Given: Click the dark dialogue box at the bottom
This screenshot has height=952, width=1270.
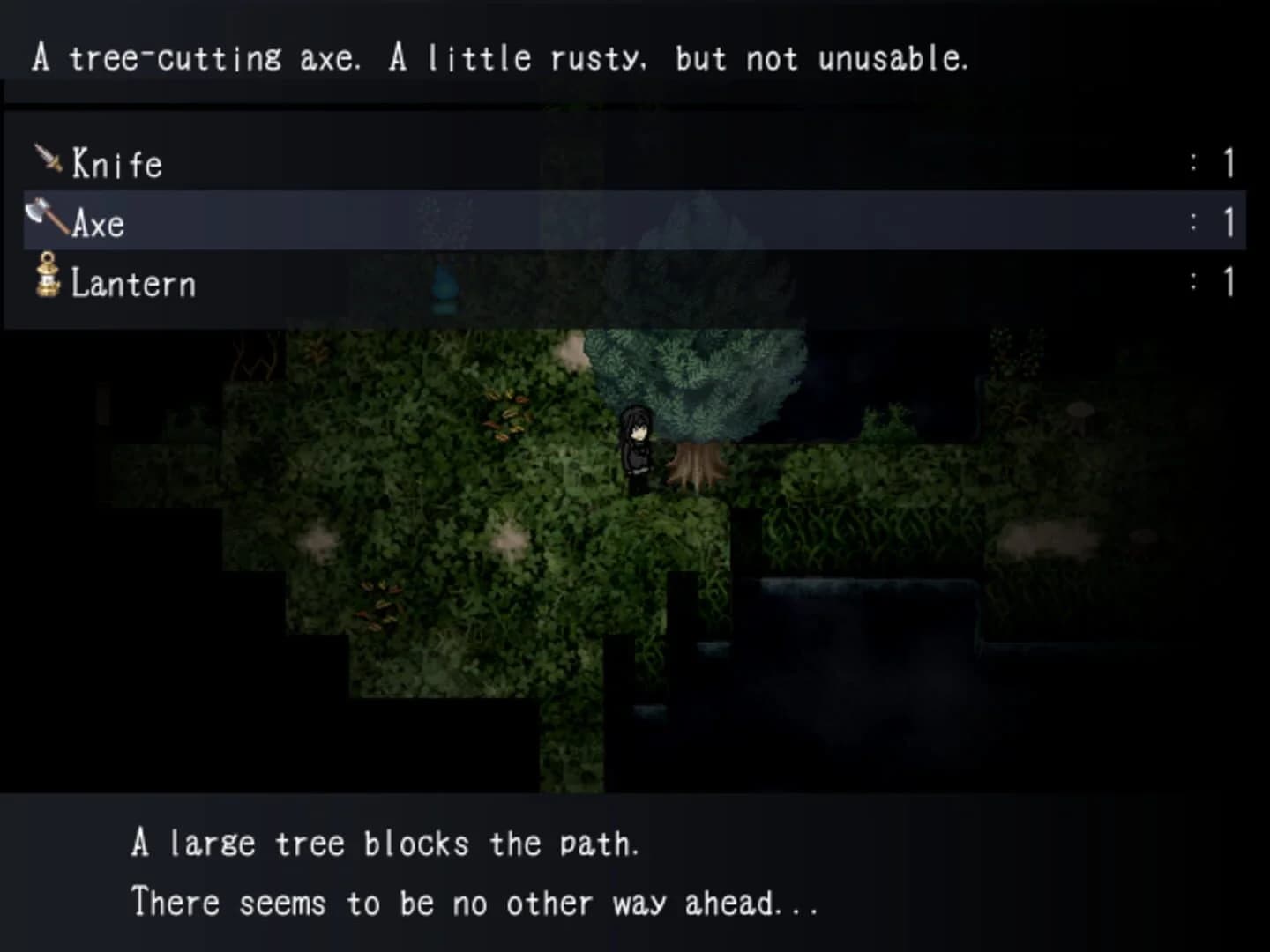Looking at the screenshot, I should (635, 873).
